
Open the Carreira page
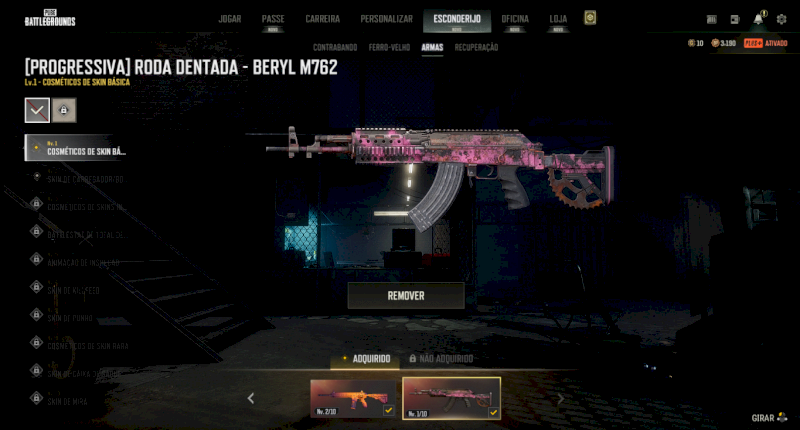322,19
